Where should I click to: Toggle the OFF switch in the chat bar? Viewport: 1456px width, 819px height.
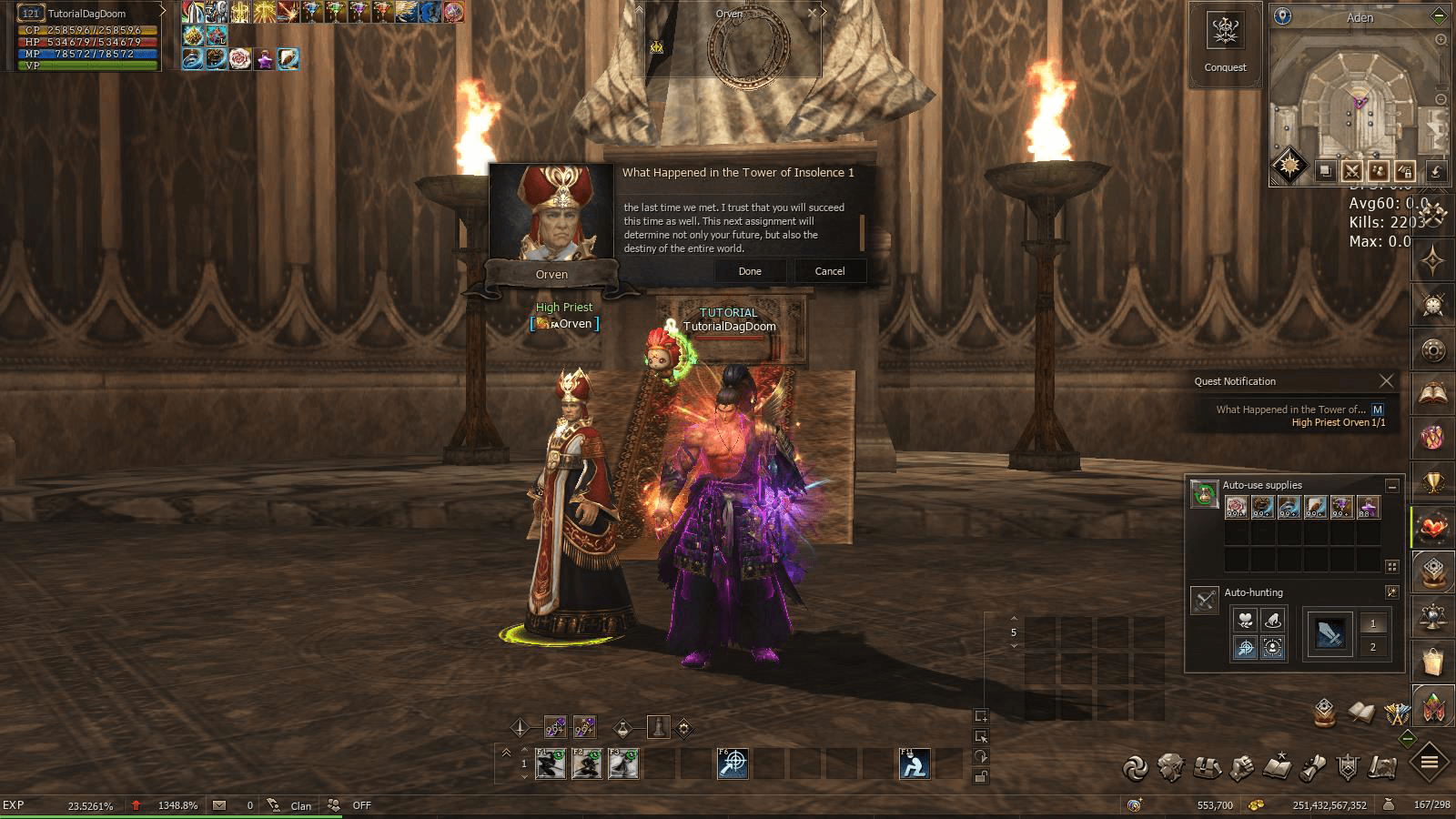[x=361, y=806]
